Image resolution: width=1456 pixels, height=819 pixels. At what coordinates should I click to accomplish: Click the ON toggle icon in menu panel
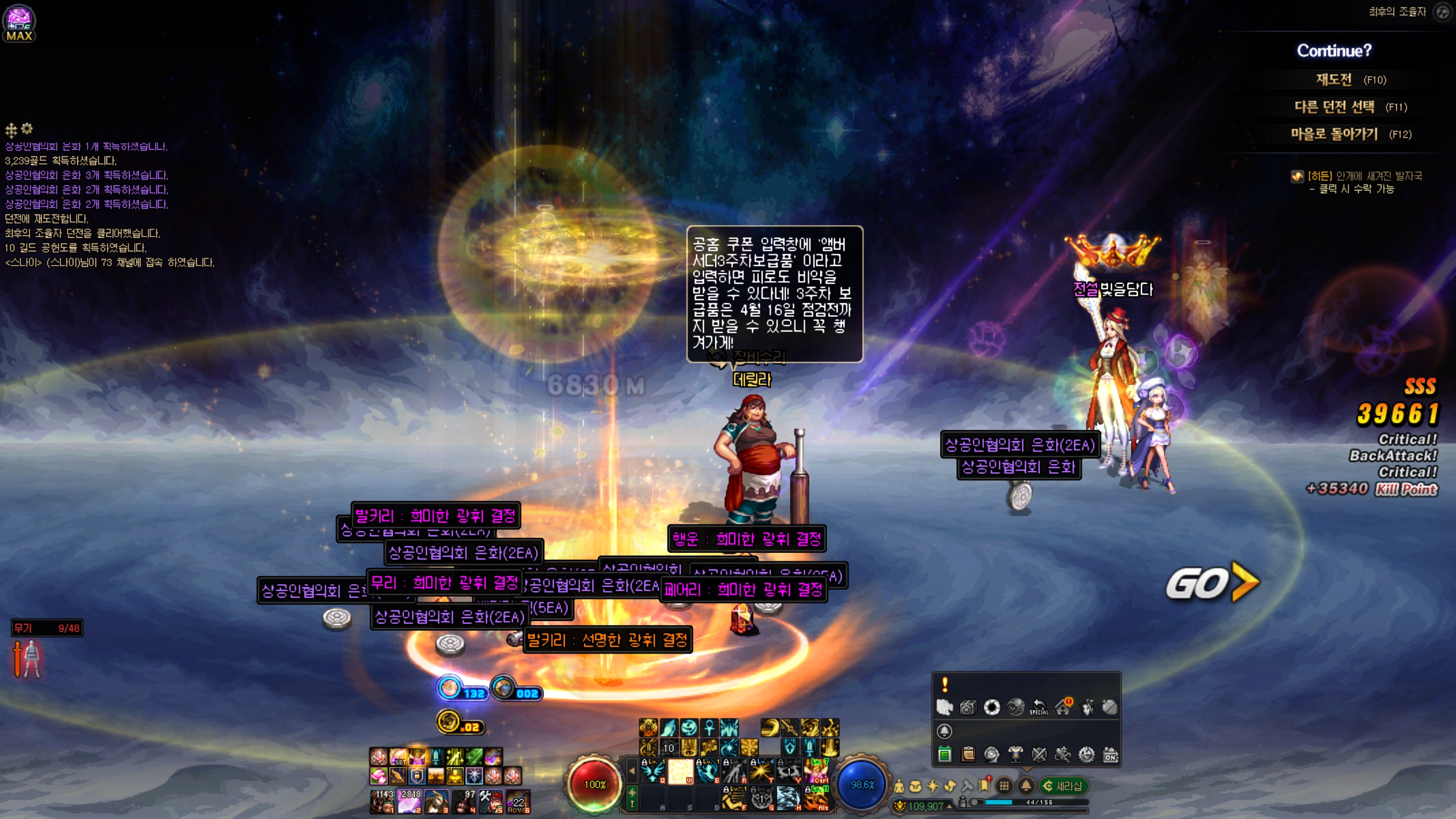[x=1110, y=755]
